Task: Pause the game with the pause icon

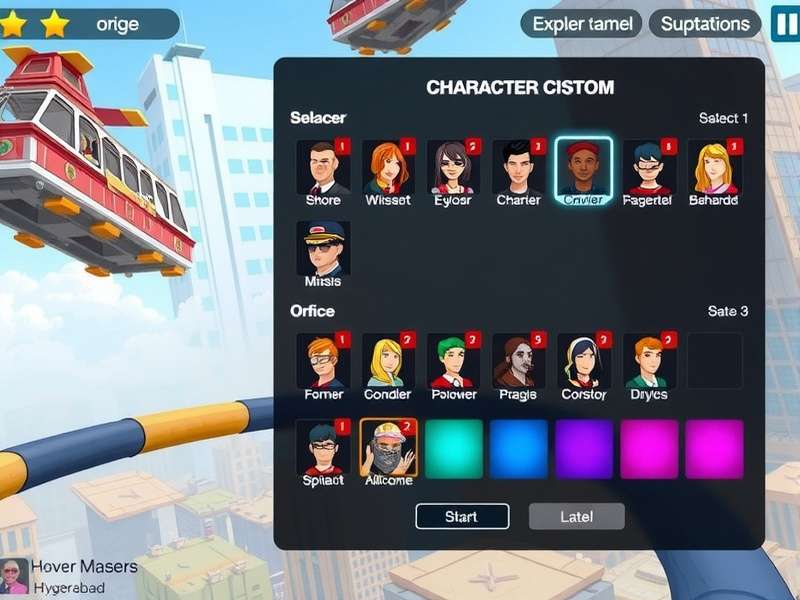Action: (x=785, y=24)
